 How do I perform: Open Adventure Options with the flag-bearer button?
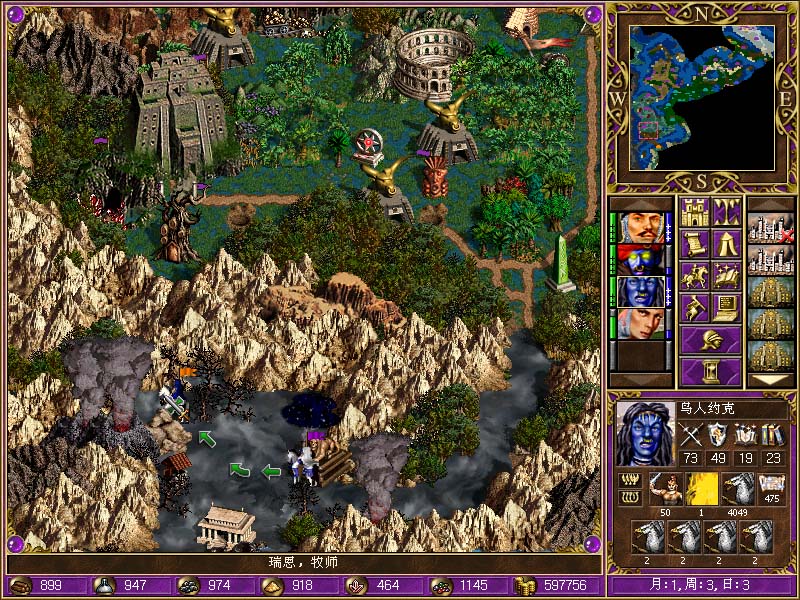click(693, 308)
